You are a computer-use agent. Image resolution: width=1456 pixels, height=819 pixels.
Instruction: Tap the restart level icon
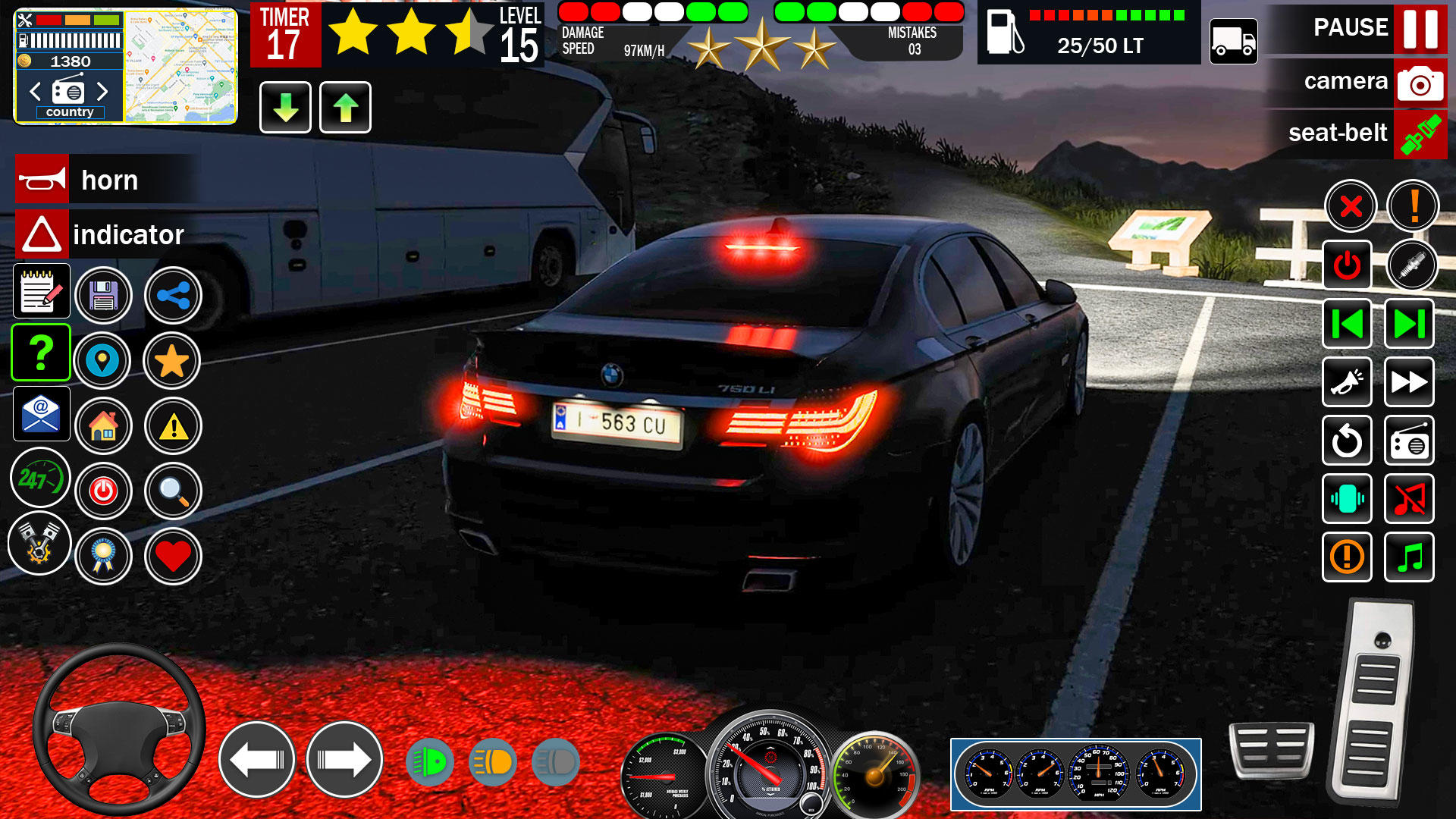(1347, 441)
